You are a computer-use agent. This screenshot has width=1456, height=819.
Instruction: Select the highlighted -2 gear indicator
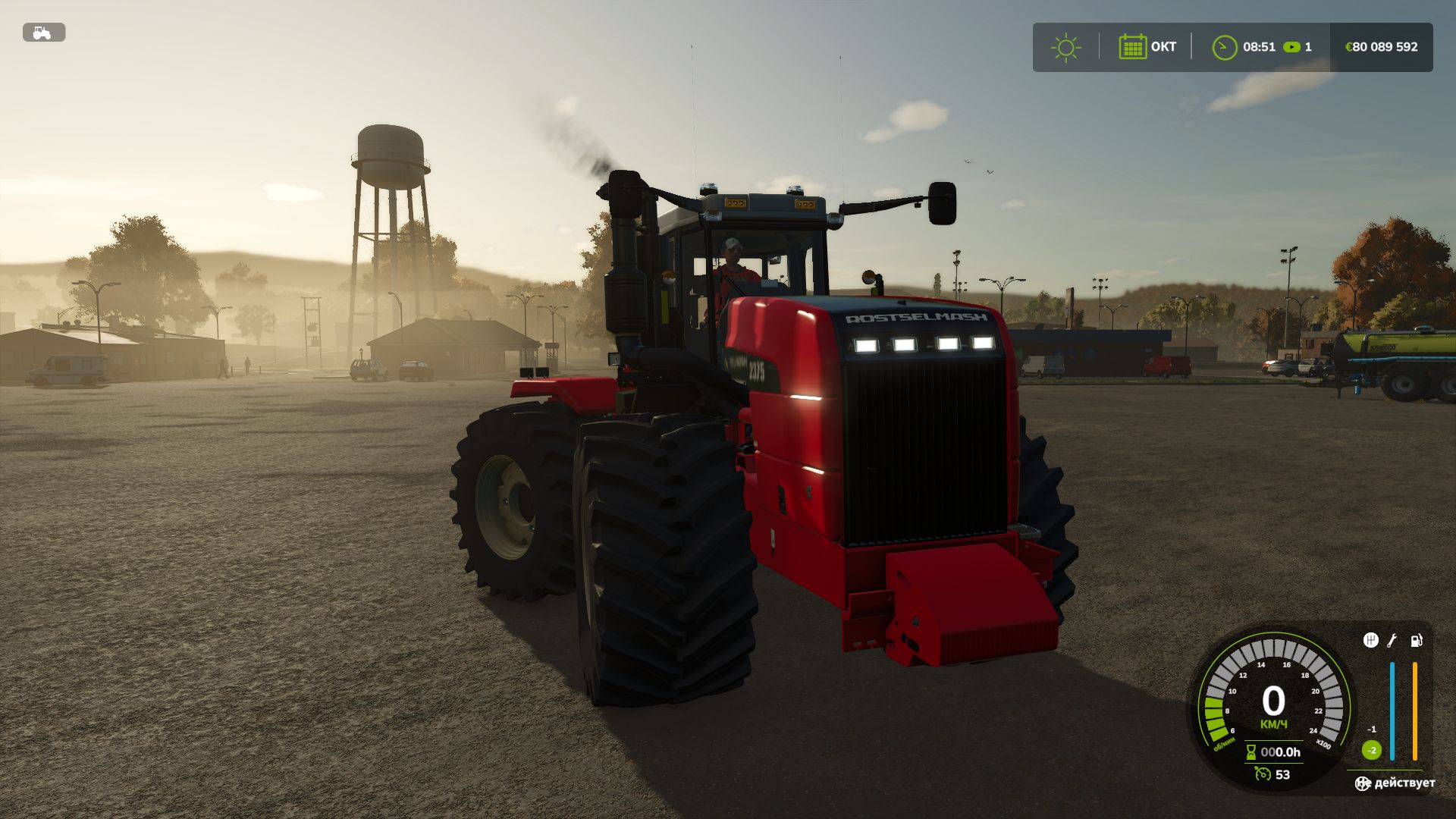[1371, 750]
